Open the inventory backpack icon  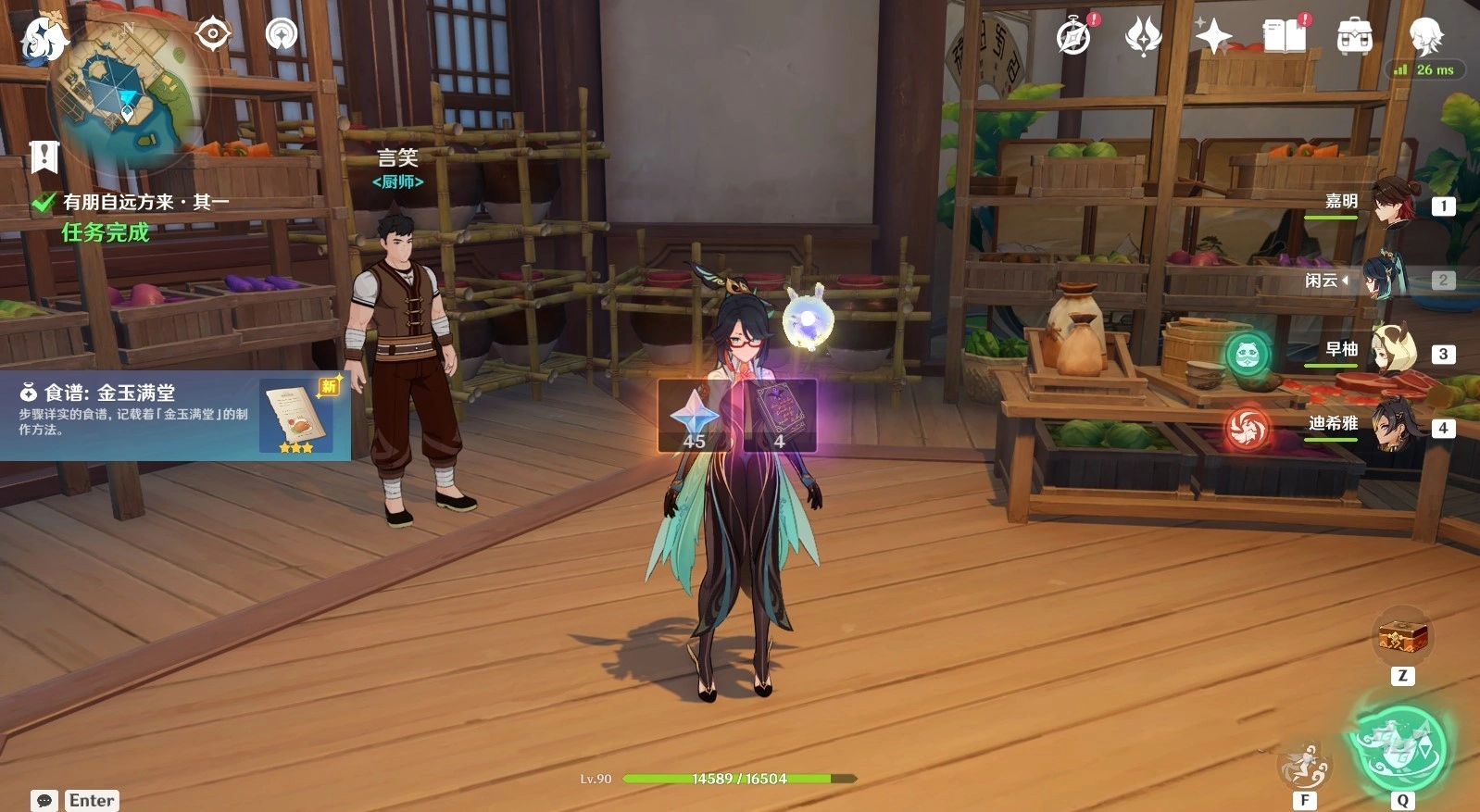coord(1354,37)
